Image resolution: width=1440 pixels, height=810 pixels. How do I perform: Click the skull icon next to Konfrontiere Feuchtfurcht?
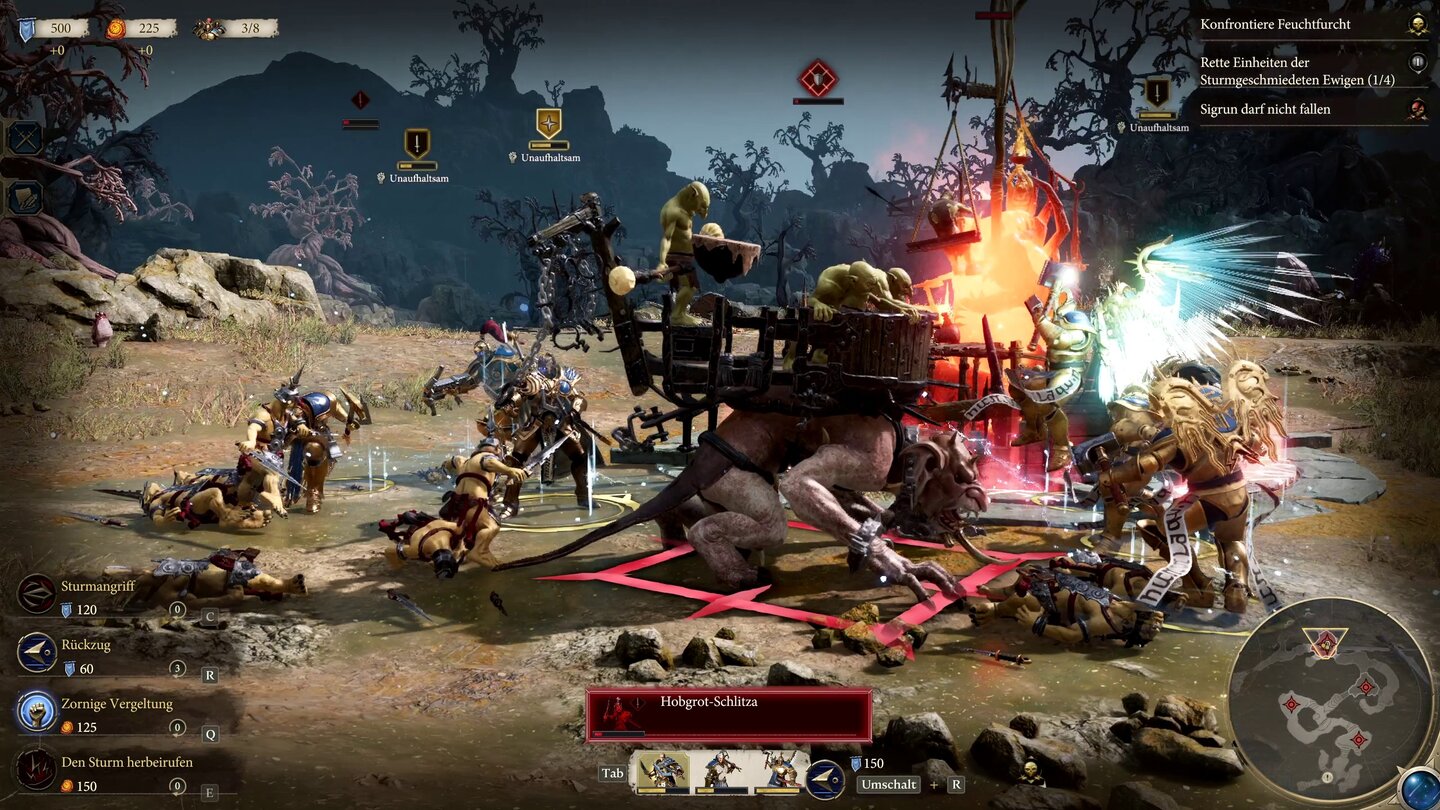click(1416, 22)
